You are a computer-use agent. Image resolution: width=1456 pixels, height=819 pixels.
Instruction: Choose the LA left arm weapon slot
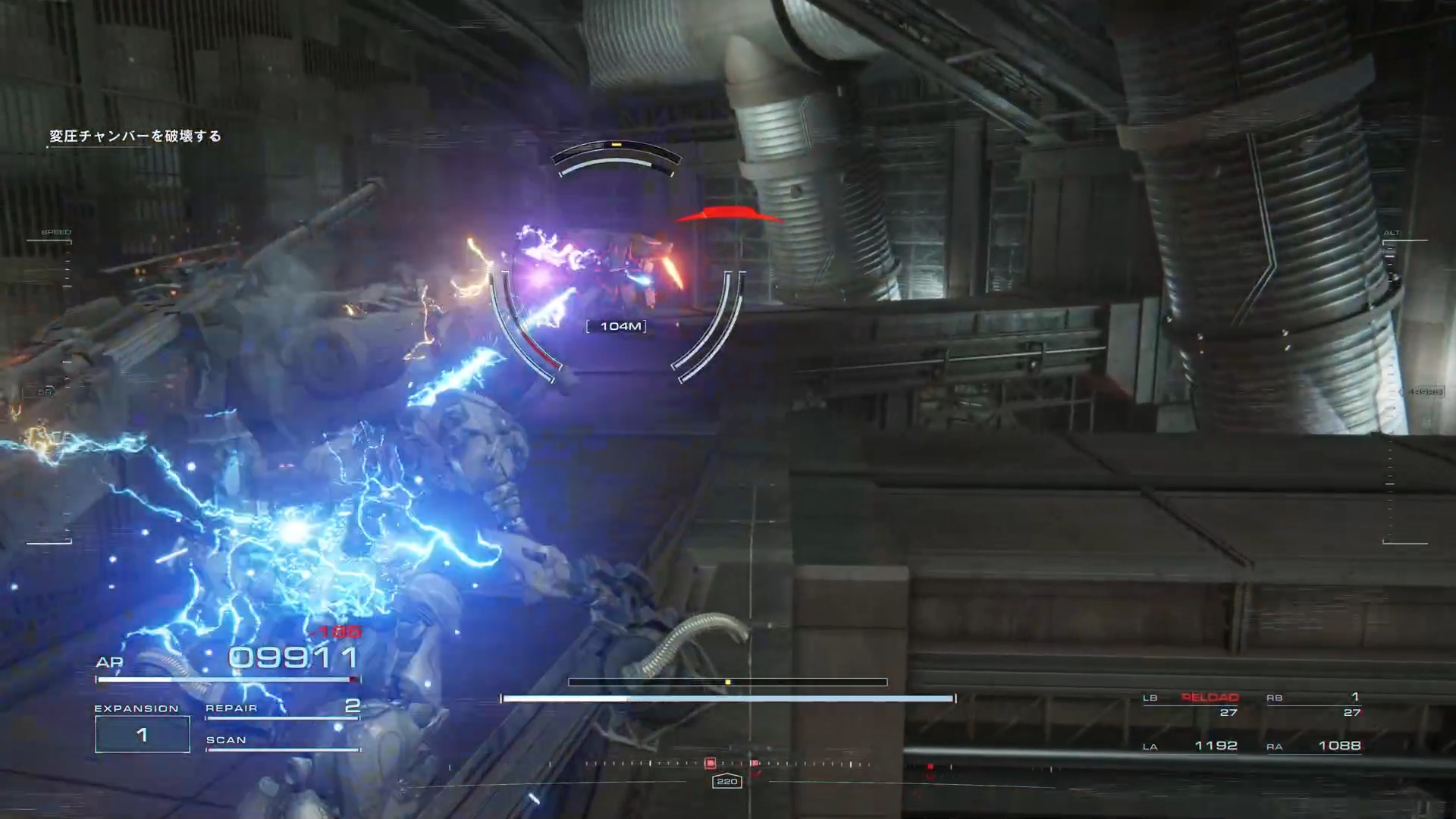point(1192,746)
